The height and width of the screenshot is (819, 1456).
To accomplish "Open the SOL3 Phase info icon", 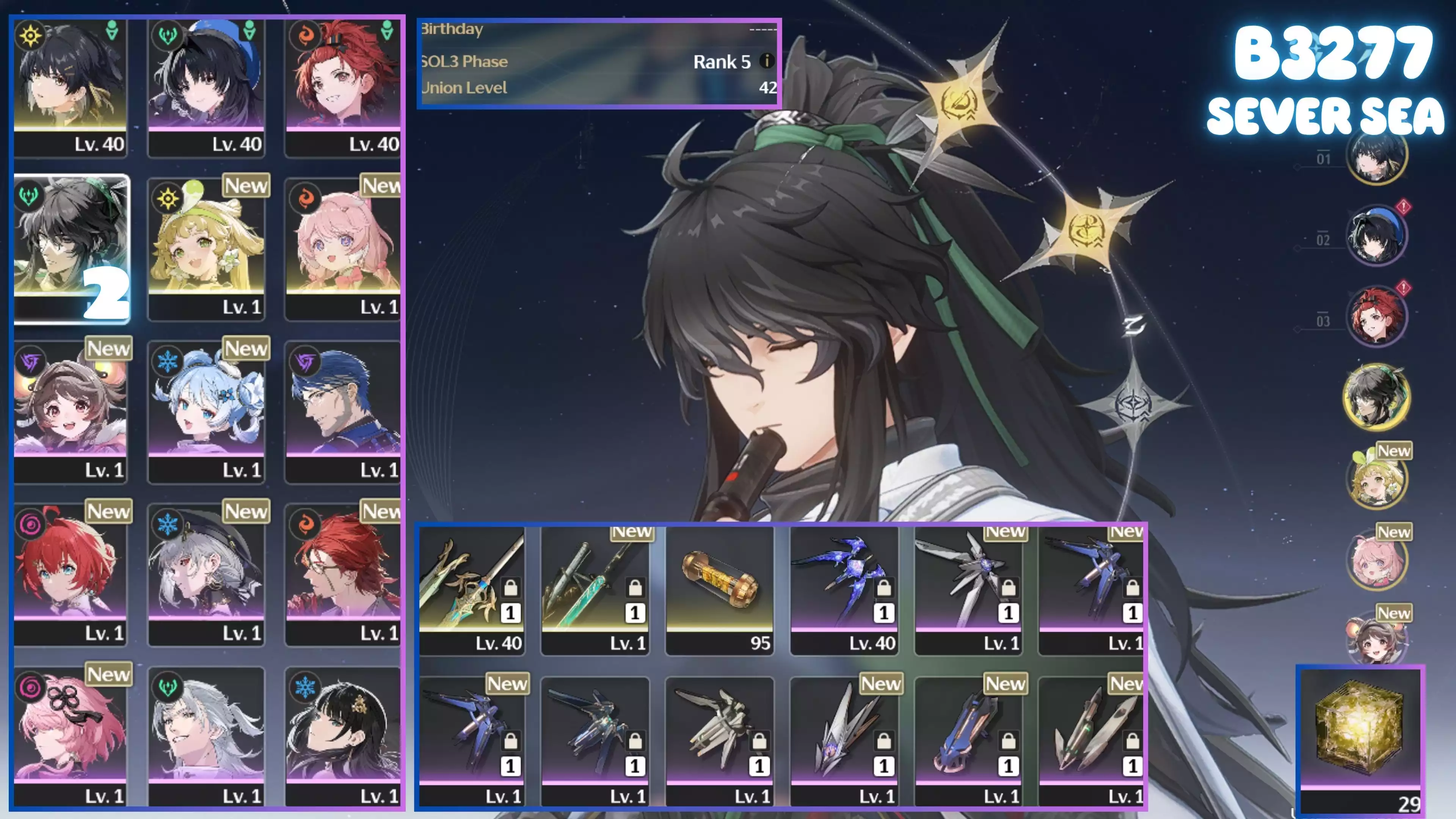I will [x=766, y=61].
